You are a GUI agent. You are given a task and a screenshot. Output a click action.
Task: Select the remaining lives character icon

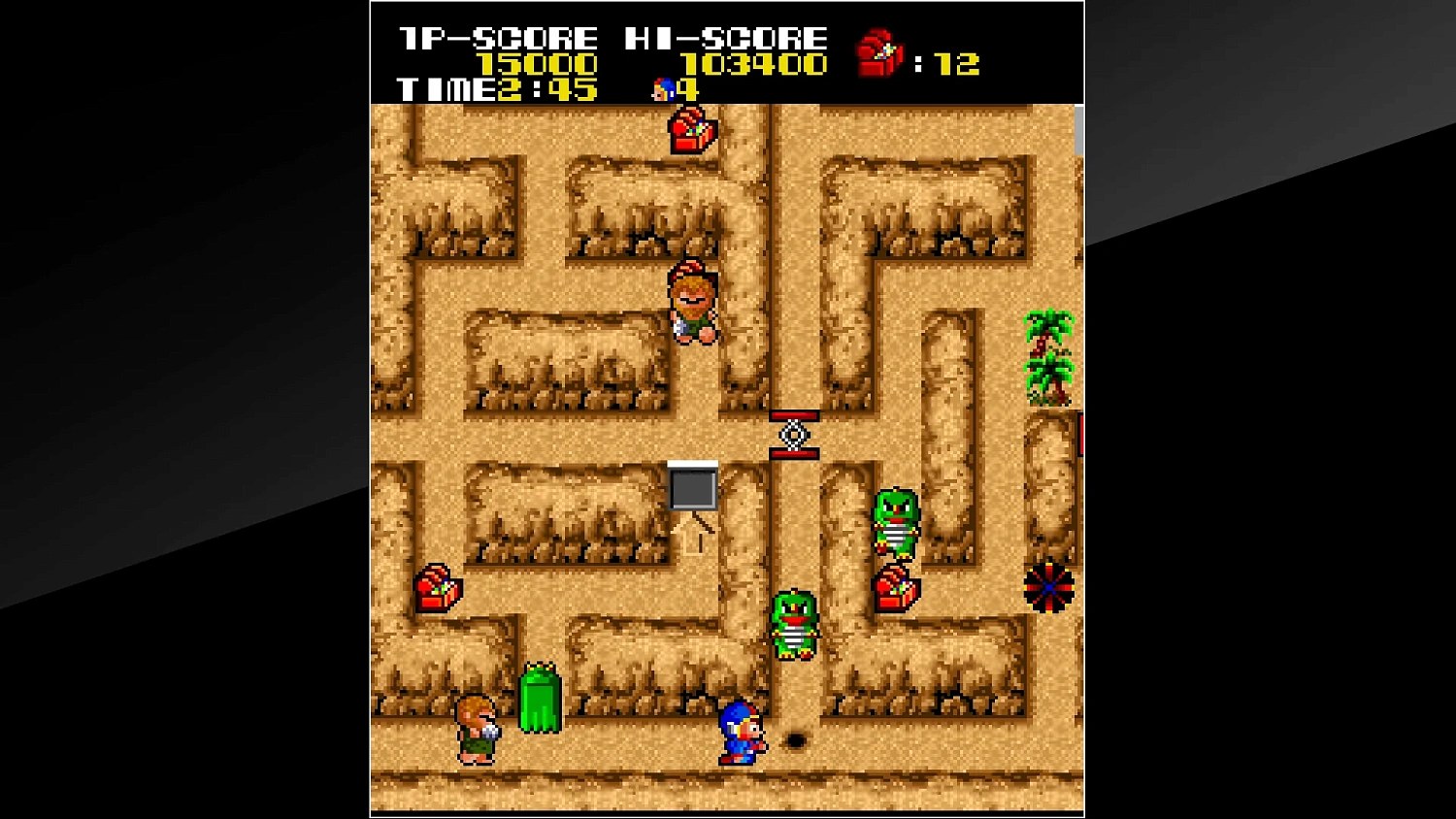661,90
